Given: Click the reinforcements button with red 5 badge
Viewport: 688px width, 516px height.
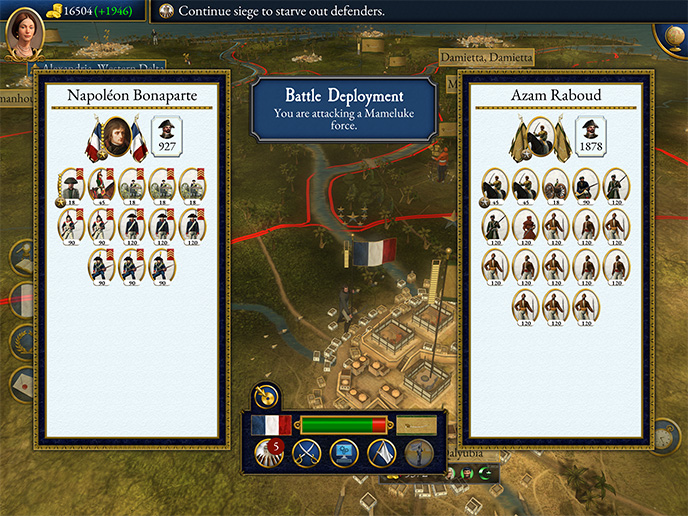Looking at the screenshot, I should (267, 454).
